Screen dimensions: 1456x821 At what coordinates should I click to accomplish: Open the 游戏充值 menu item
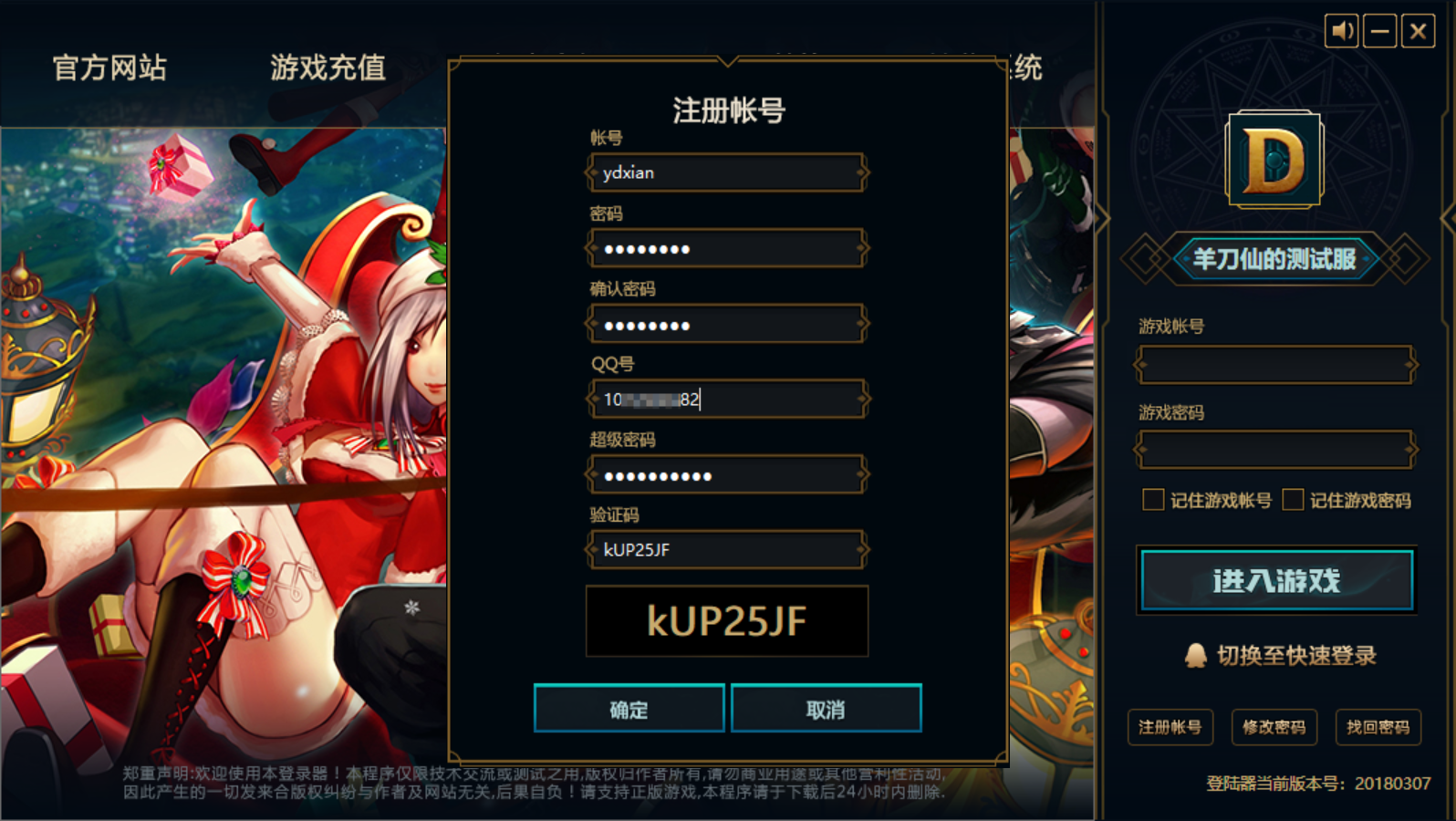pyautogui.click(x=327, y=68)
